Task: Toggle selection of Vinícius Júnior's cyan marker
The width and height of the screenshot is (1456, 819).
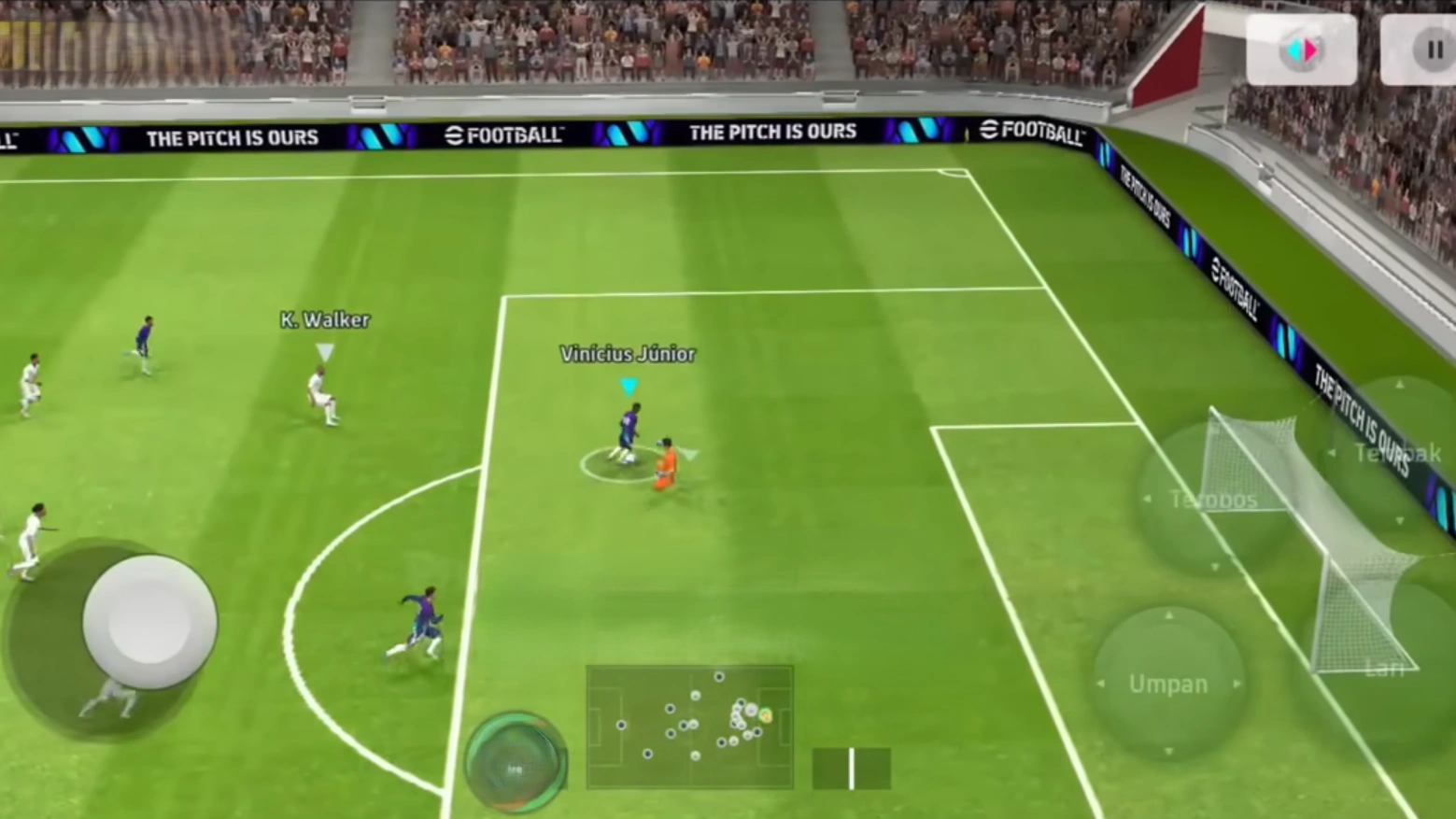Action: [629, 387]
